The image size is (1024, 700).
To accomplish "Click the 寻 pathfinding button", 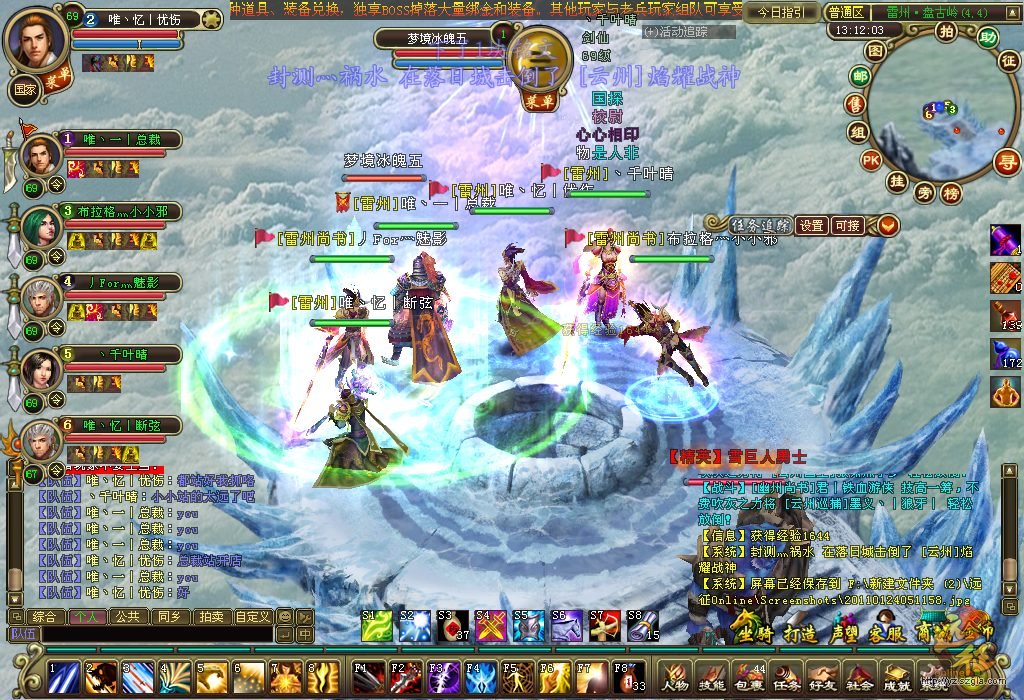I will (1006, 162).
